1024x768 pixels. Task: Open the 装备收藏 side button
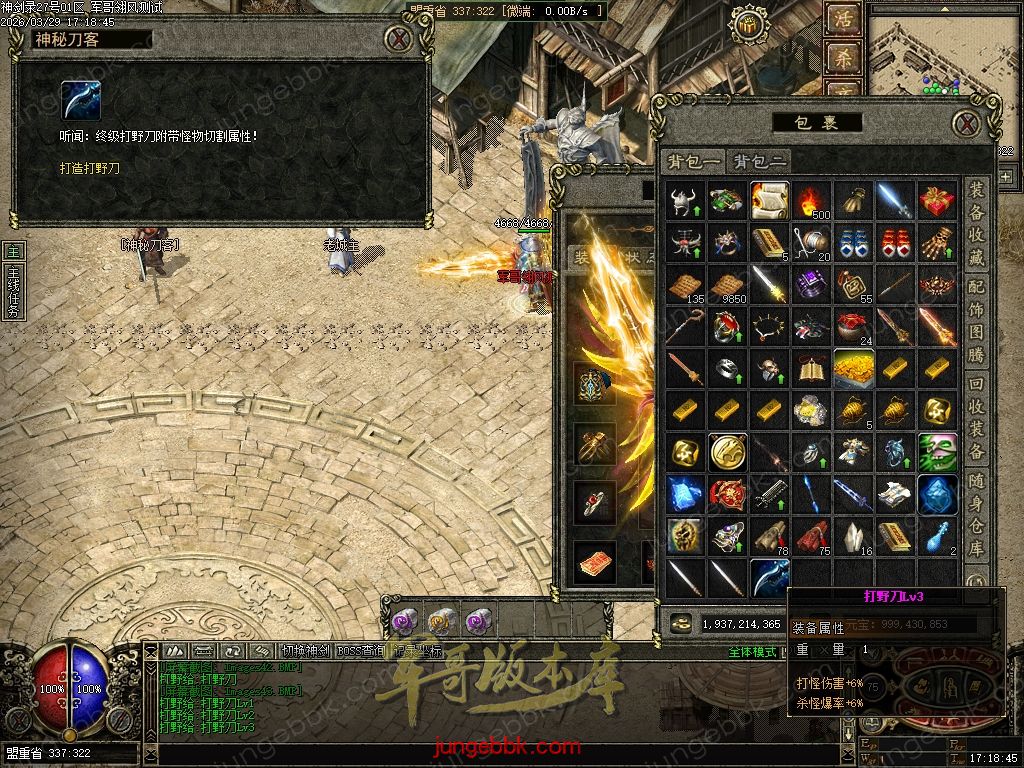(x=977, y=228)
